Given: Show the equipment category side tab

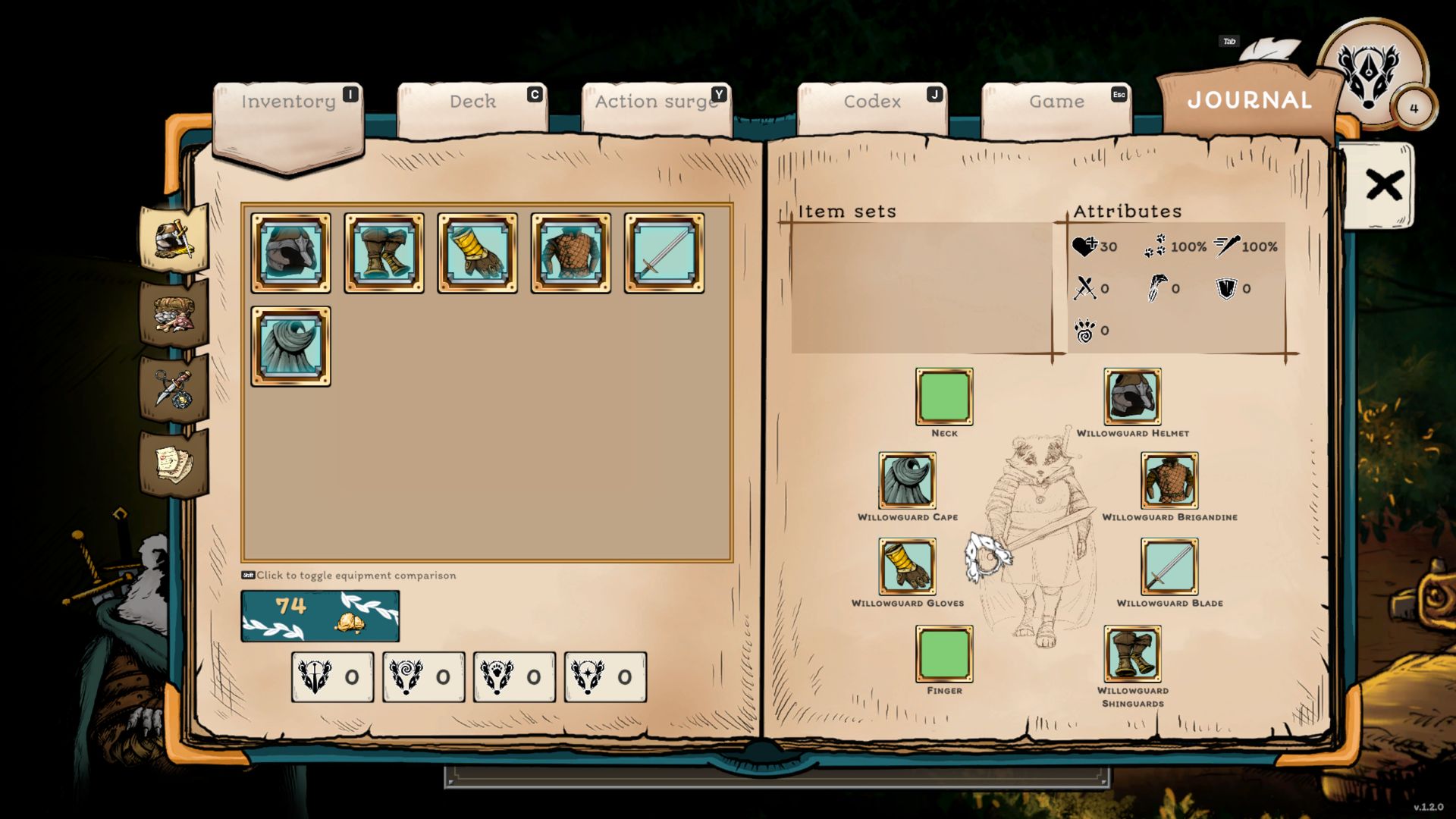Looking at the screenshot, I should [x=174, y=240].
